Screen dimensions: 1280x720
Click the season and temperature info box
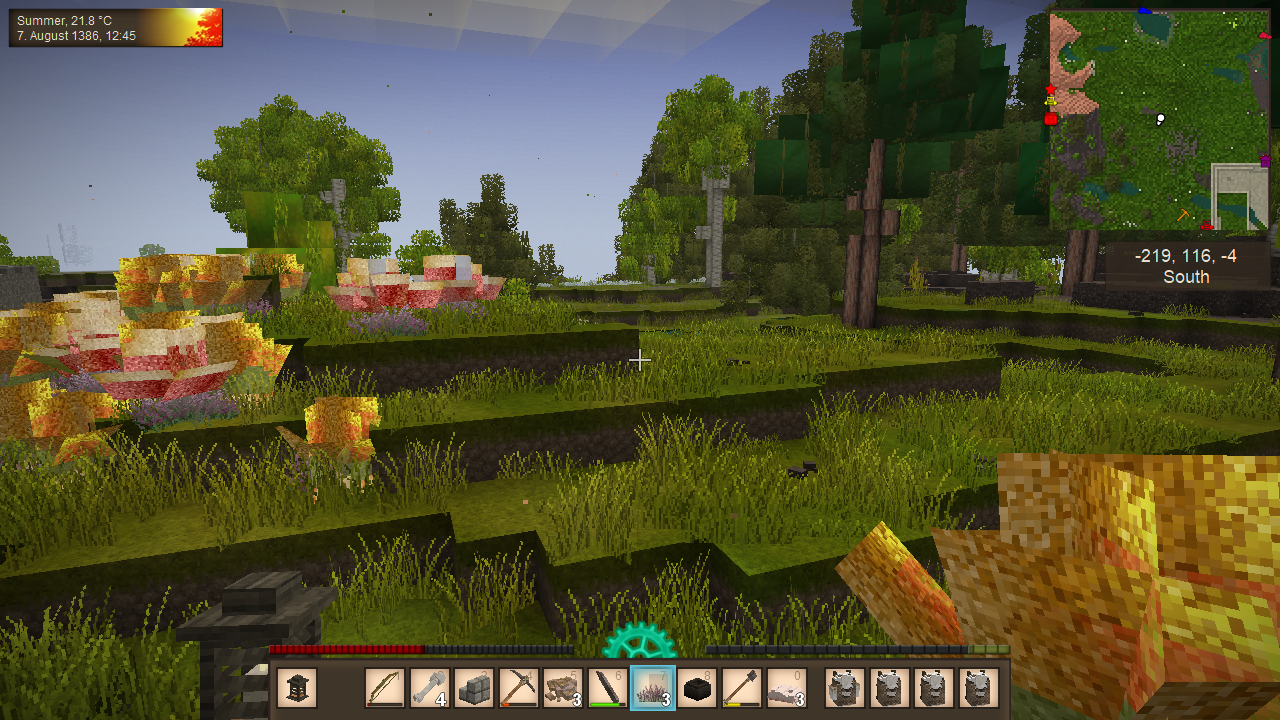(x=116, y=28)
